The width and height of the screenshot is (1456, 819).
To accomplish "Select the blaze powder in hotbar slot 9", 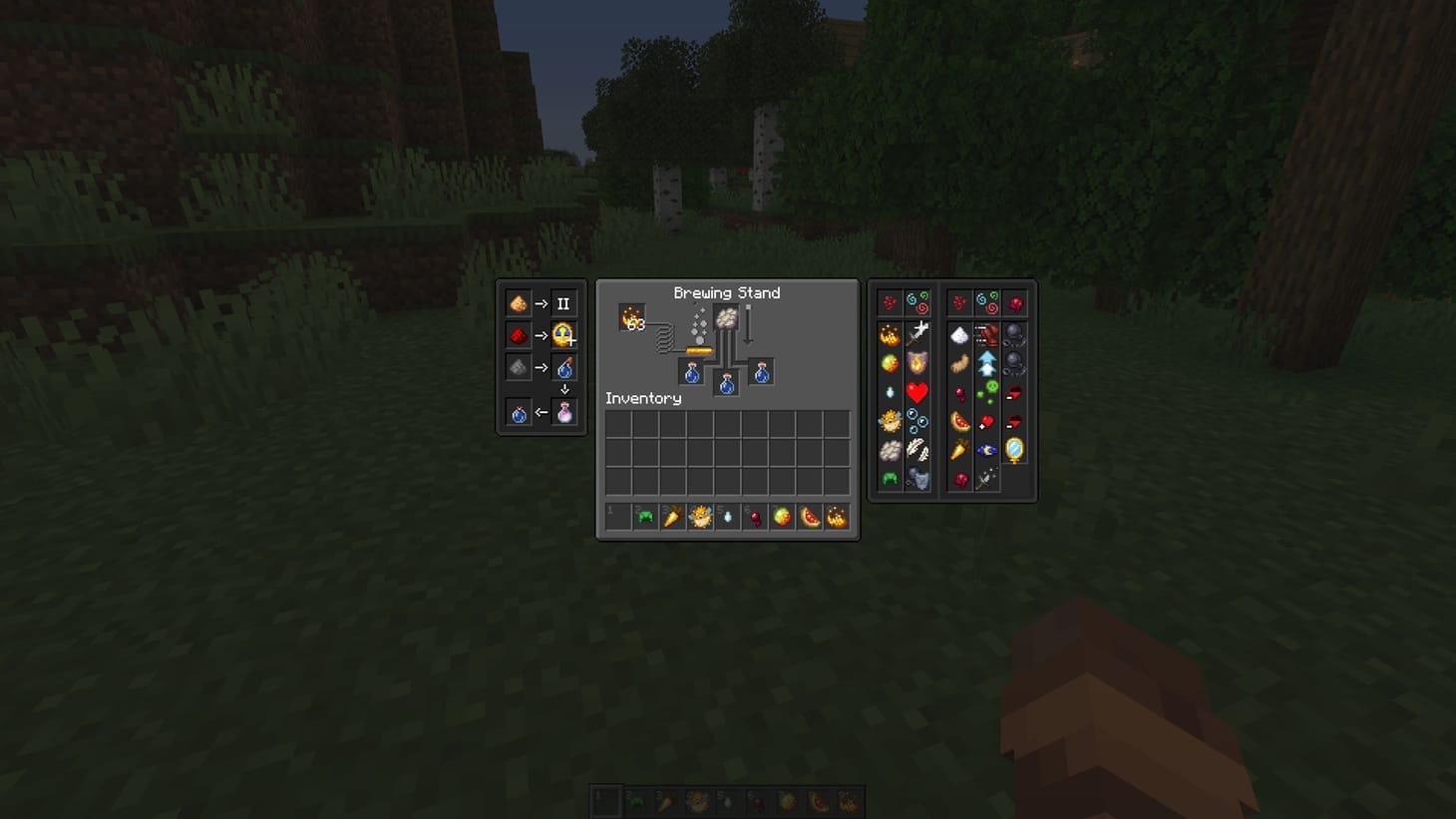I will [x=836, y=517].
